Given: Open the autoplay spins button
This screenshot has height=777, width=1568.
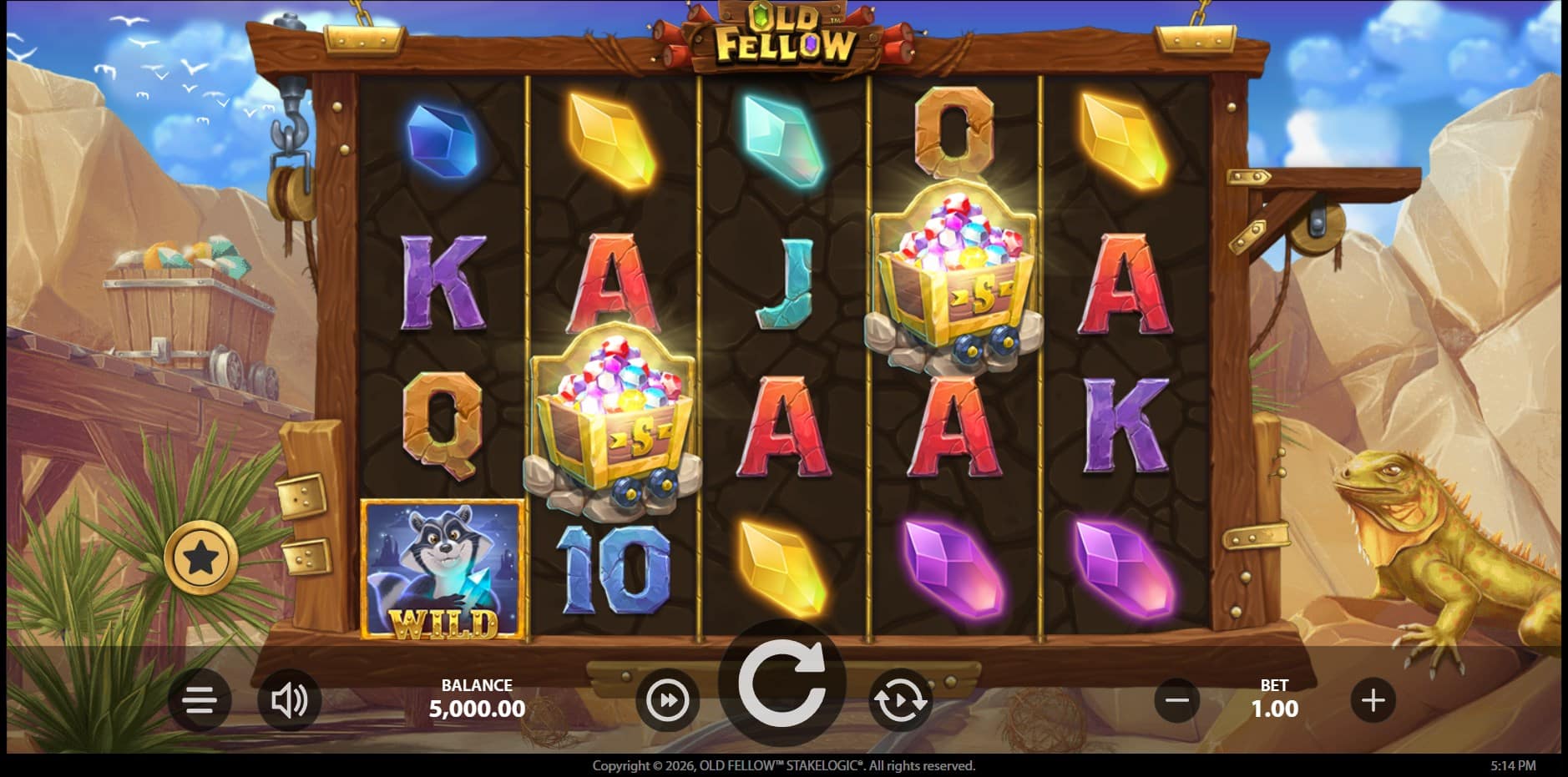Looking at the screenshot, I should pos(899,700).
